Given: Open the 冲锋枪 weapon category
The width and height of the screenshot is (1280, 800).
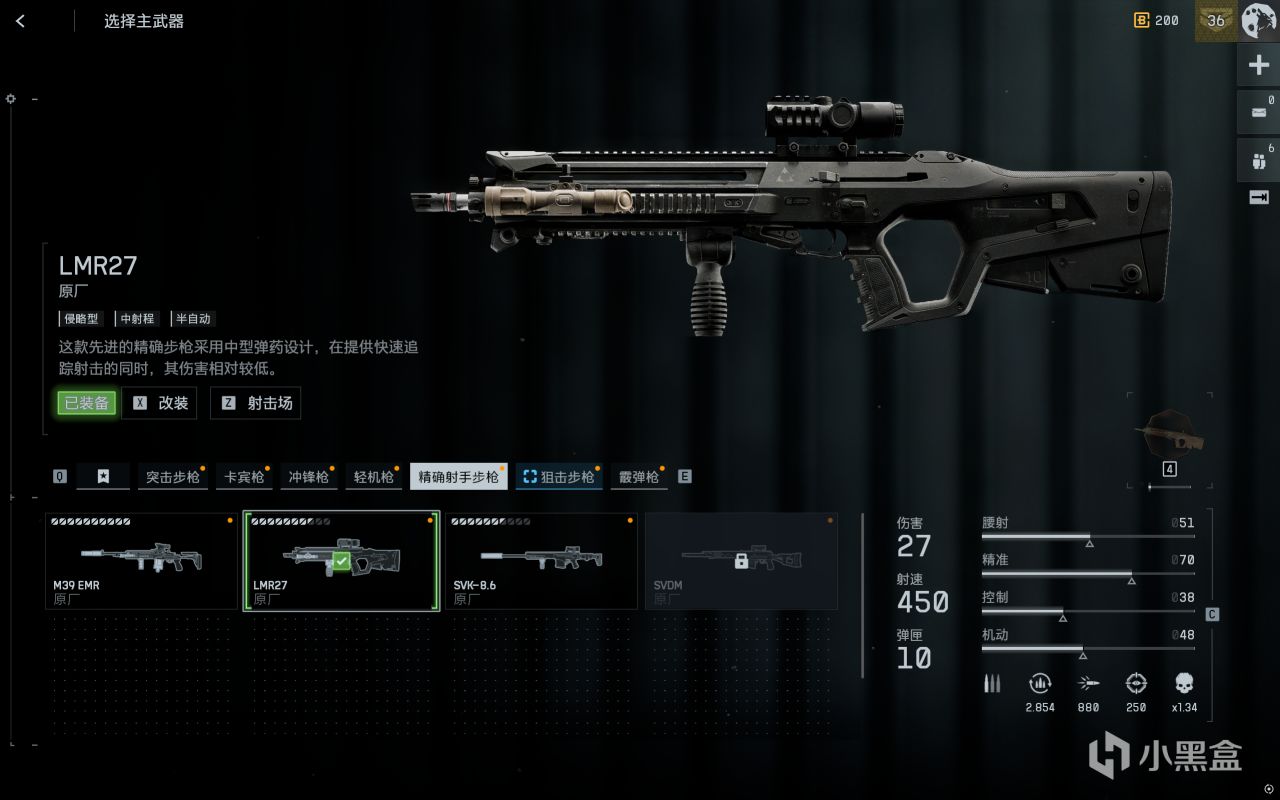Looking at the screenshot, I should pyautogui.click(x=308, y=477).
